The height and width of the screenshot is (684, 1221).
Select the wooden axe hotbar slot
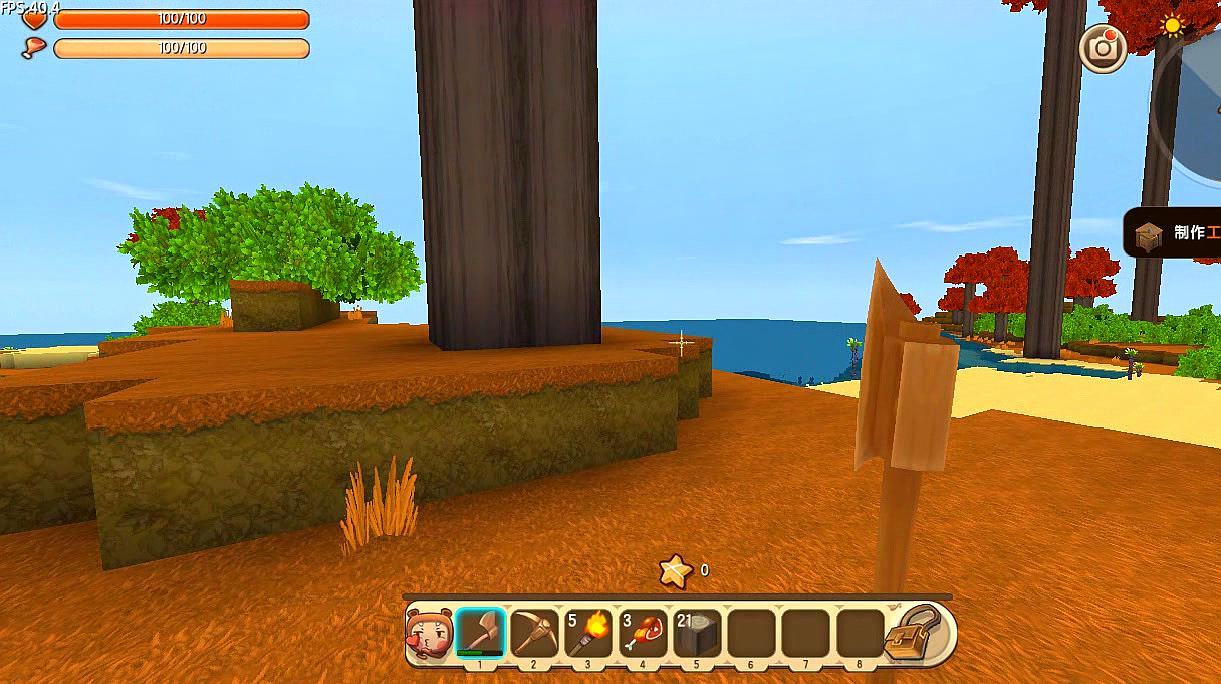pyautogui.click(x=481, y=632)
